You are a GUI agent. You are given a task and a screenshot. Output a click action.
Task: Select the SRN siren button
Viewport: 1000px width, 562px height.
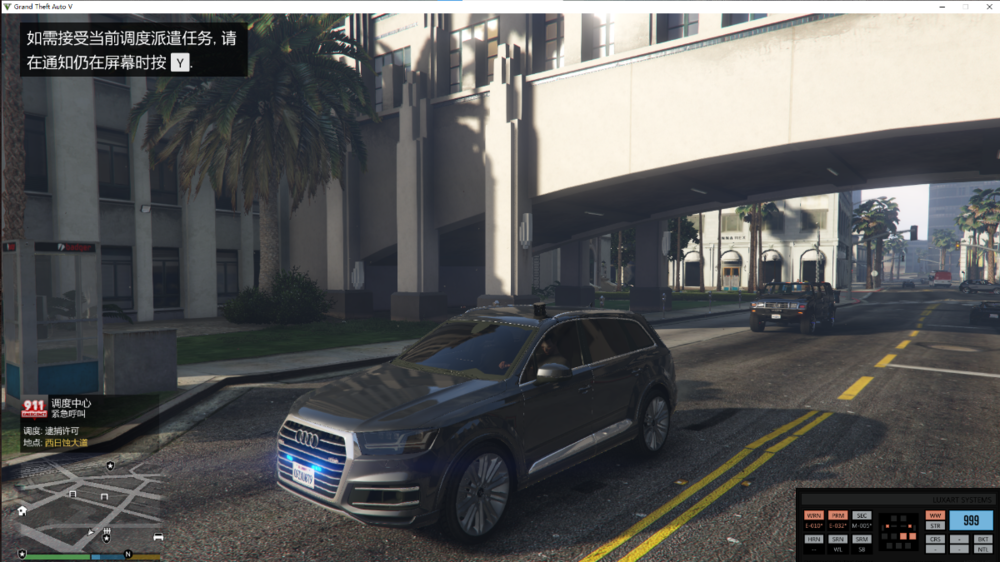pyautogui.click(x=838, y=539)
